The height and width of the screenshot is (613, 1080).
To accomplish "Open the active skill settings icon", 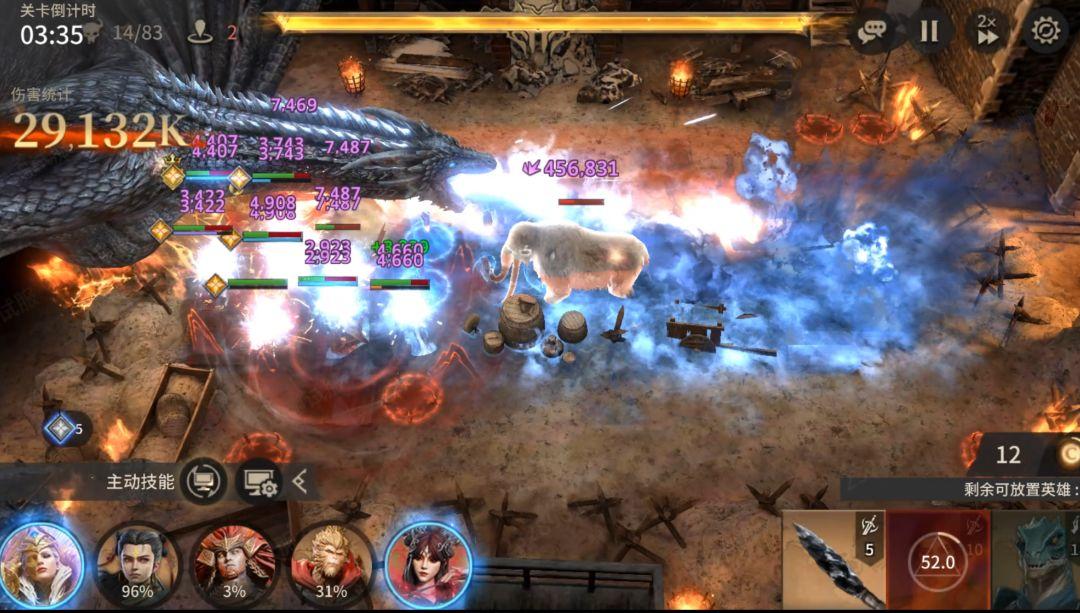I will coord(256,482).
